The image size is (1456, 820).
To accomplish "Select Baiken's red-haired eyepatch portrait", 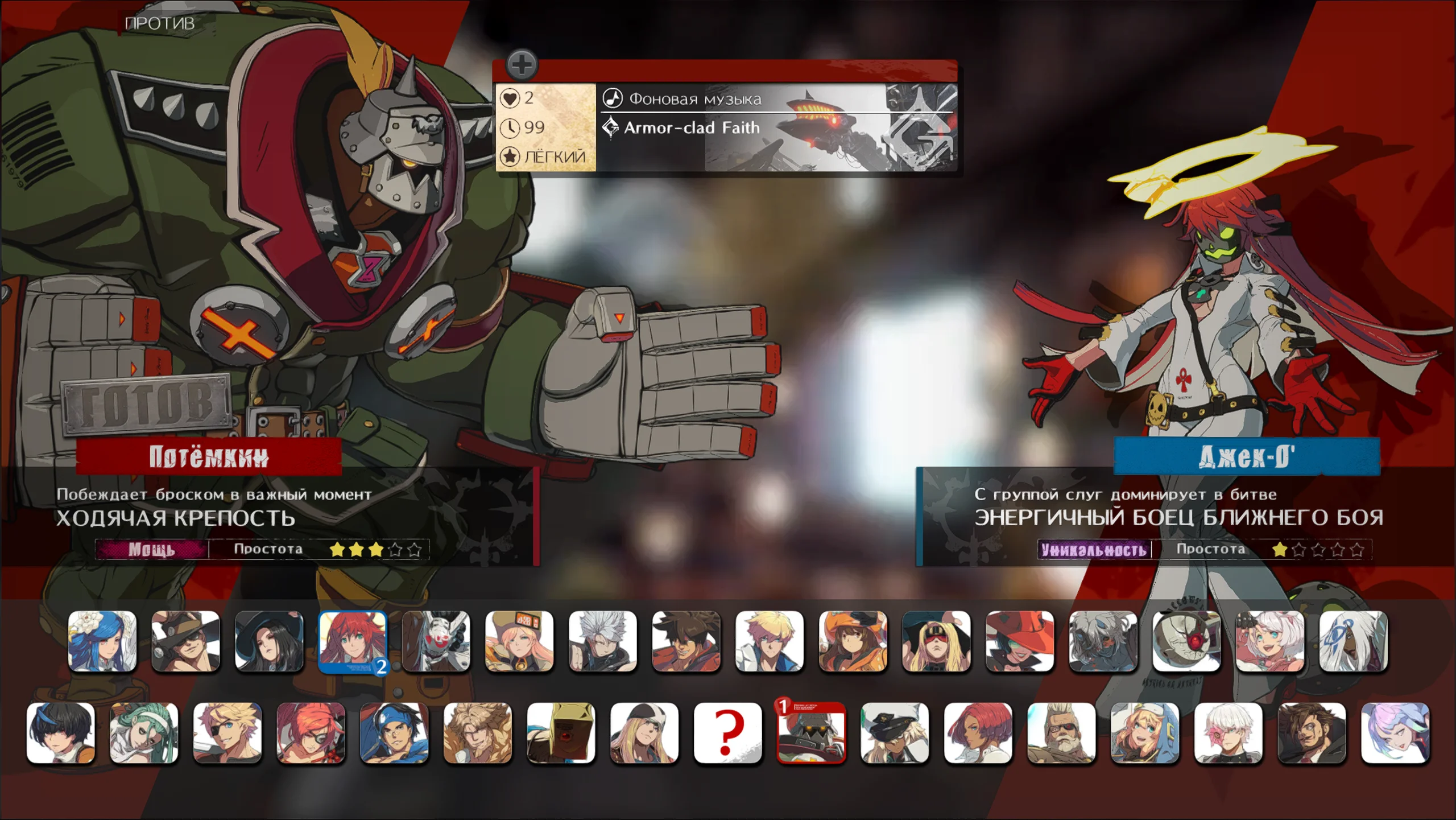I will coord(311,732).
